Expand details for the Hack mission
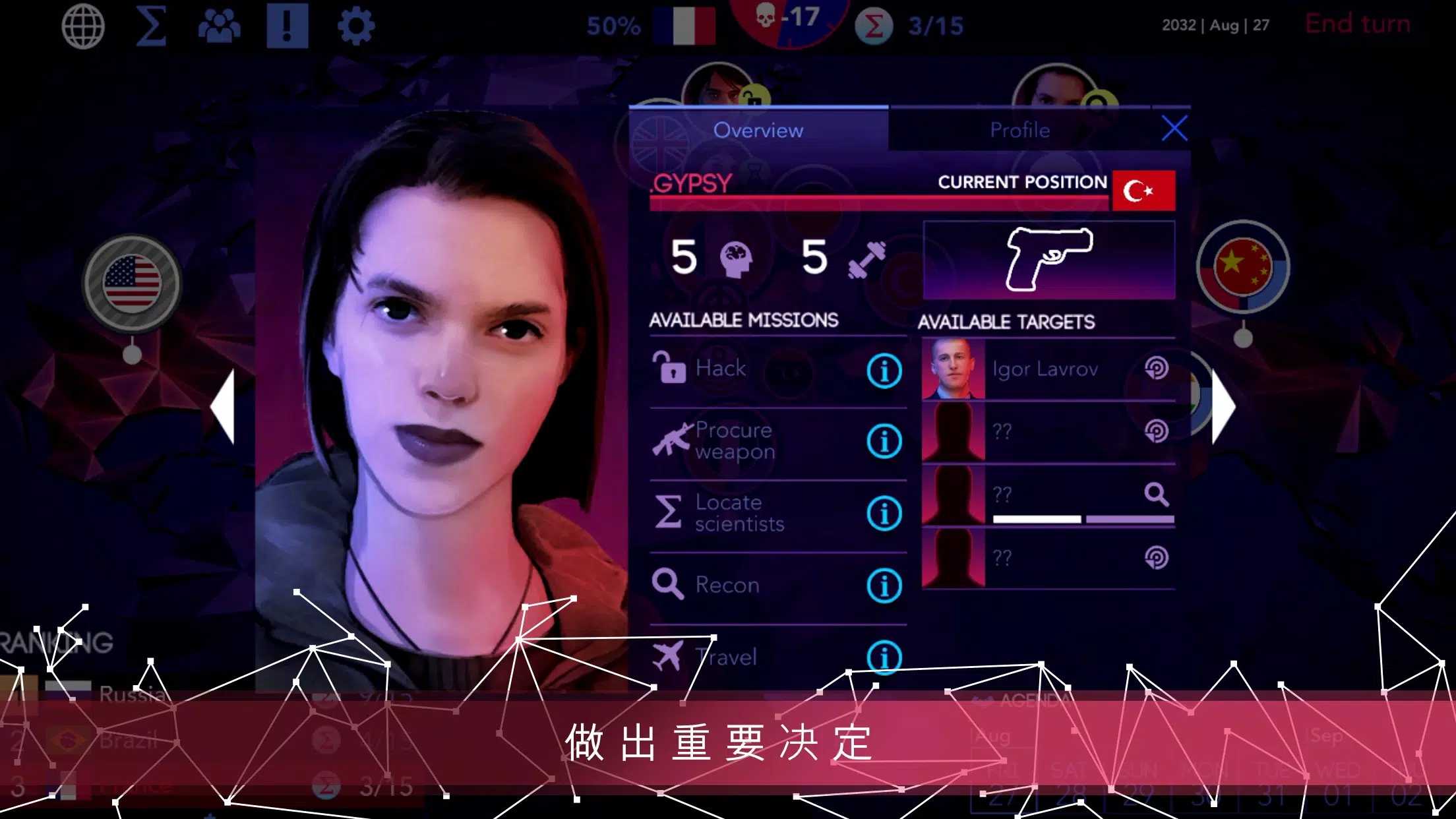1456x819 pixels. (x=884, y=371)
